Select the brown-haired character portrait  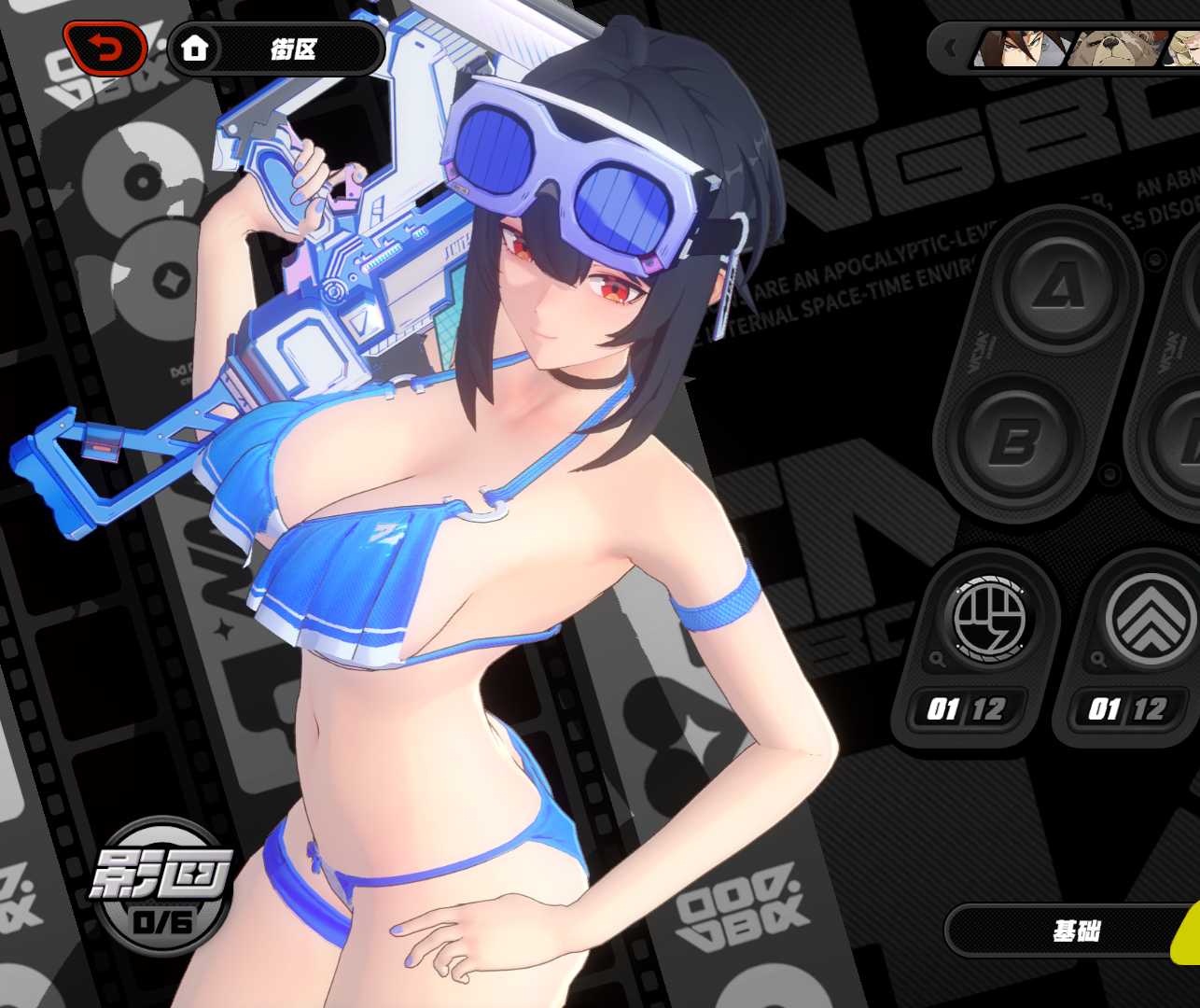pos(1022,49)
